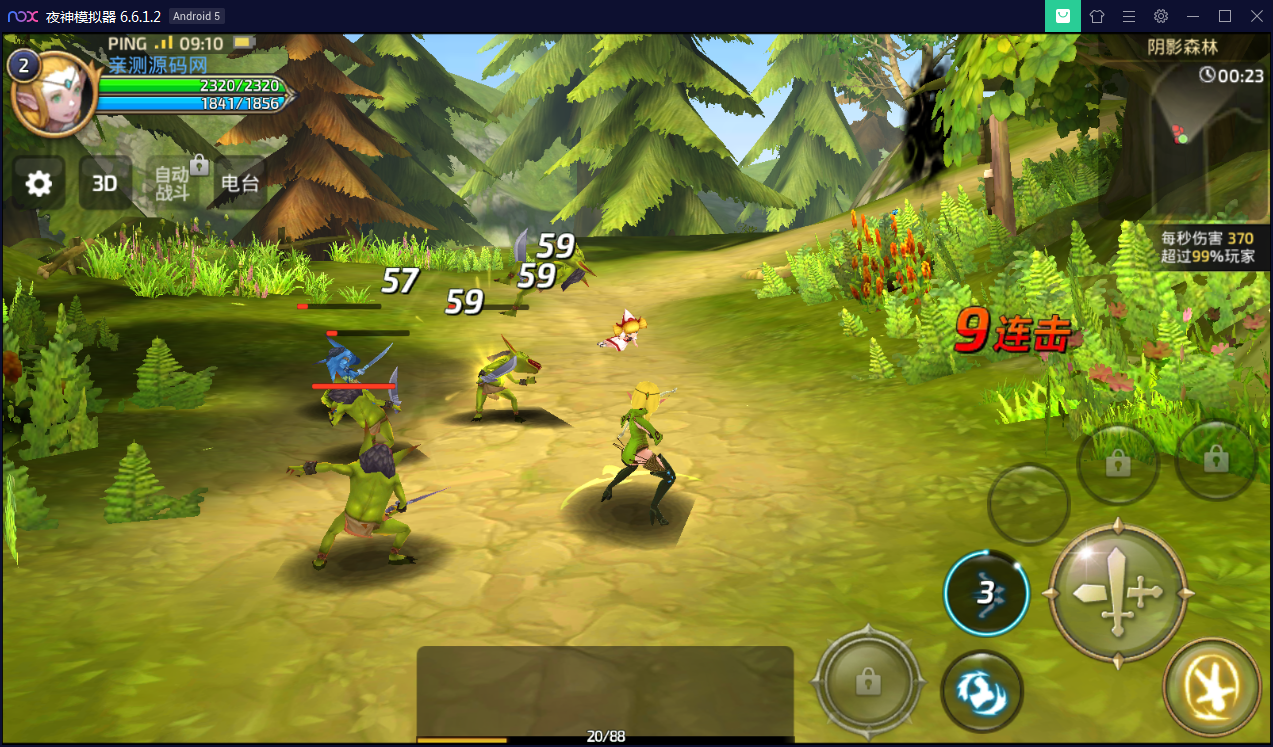Open Nox emulator settings gear in title bar
The image size is (1273, 747).
click(1160, 16)
